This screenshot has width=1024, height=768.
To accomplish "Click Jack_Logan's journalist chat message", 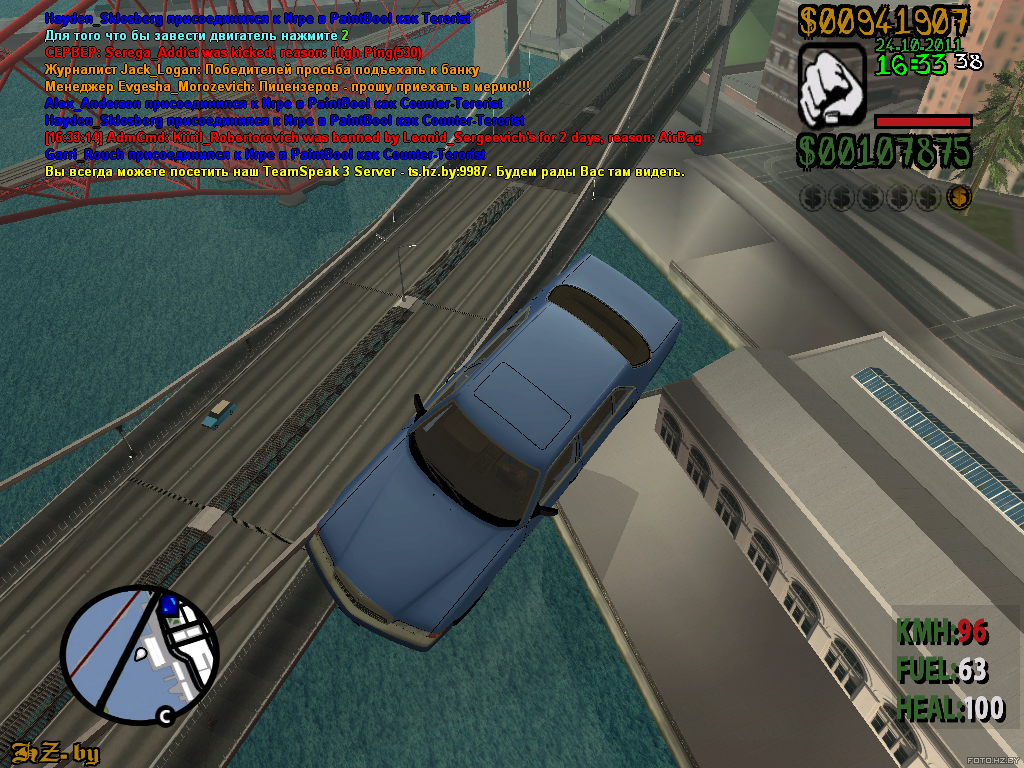I will pos(262,70).
